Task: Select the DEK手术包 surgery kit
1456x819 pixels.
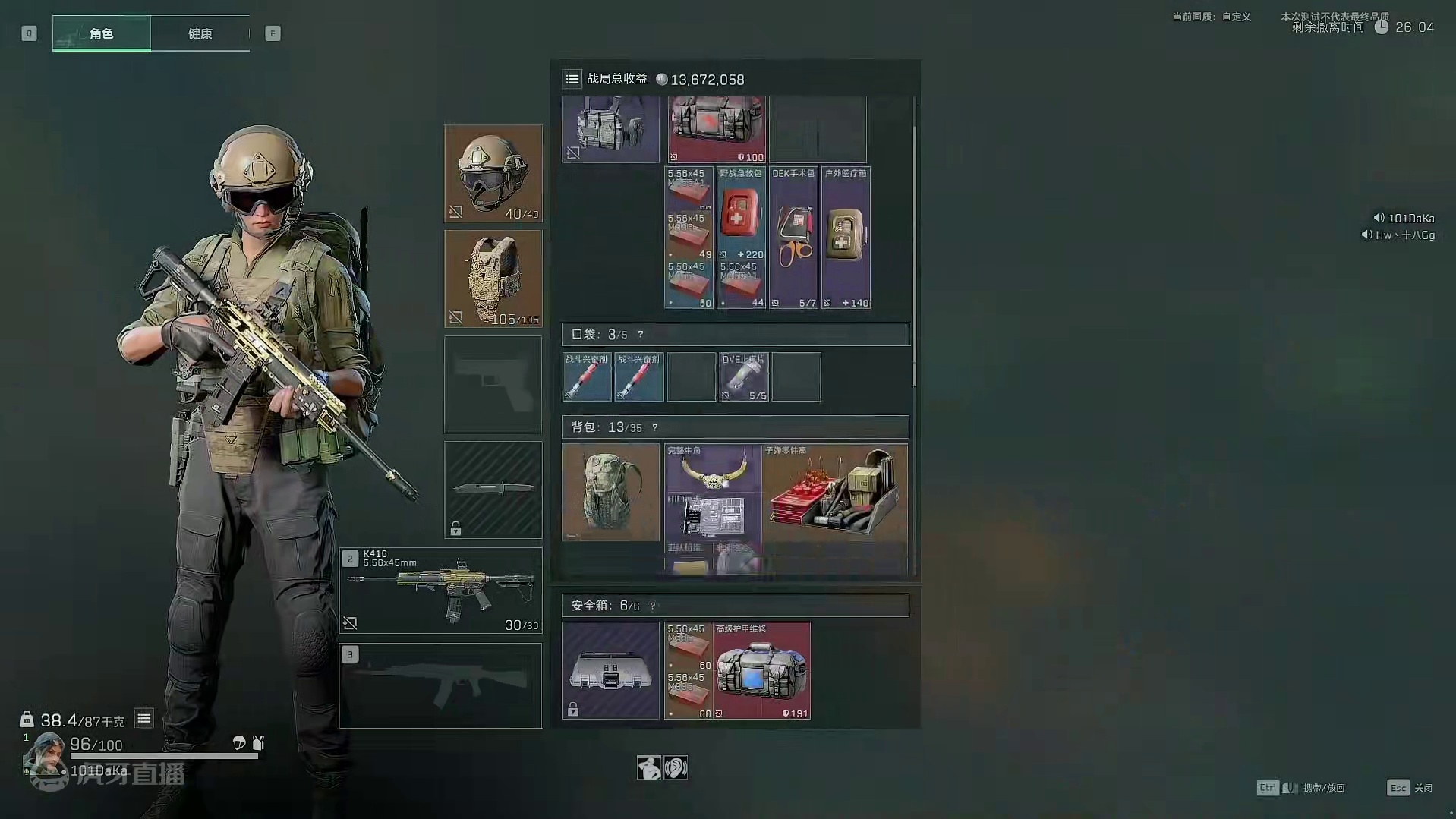Action: tap(793, 237)
